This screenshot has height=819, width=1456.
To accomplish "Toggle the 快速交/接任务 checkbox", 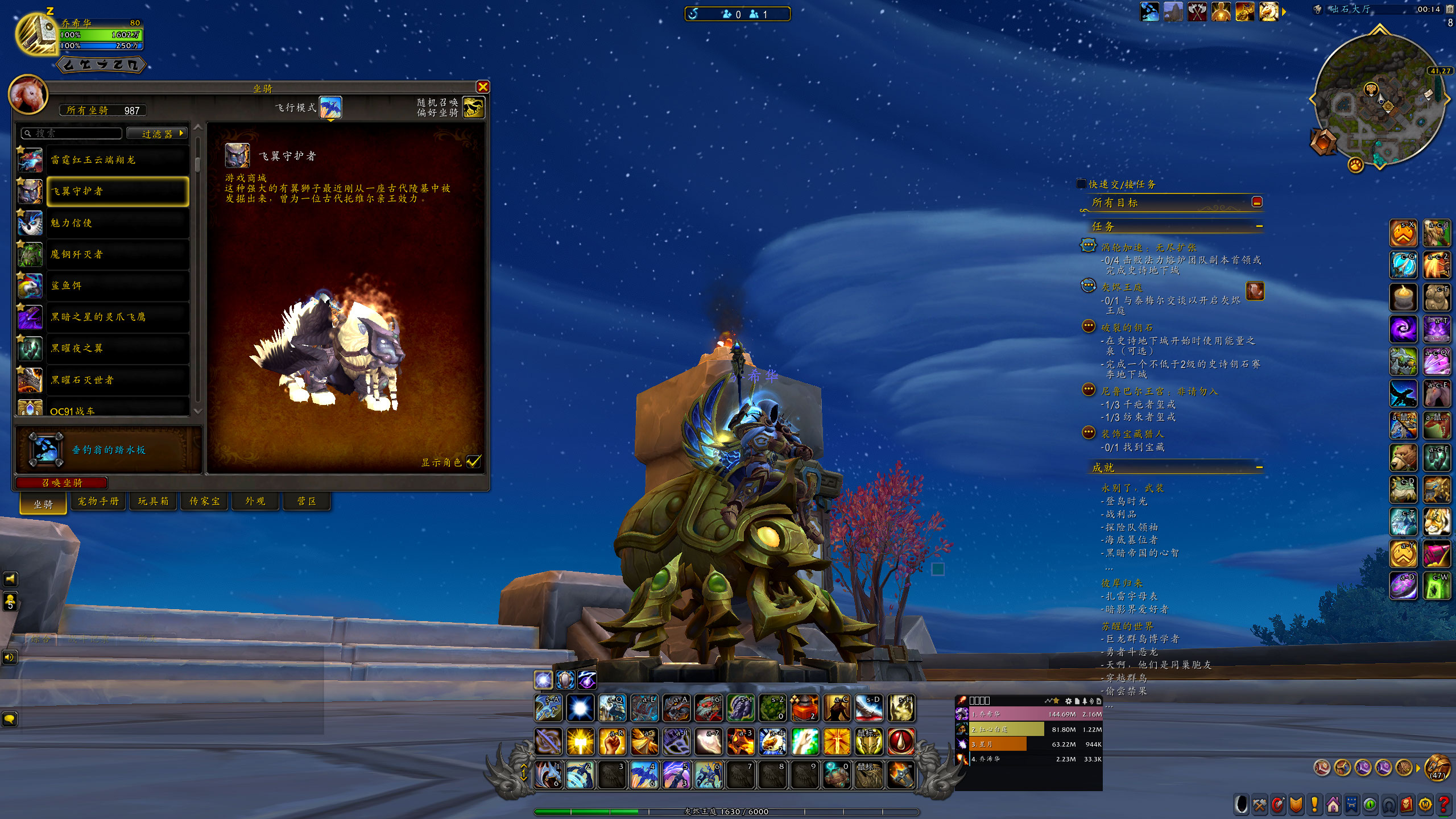I will [1081, 184].
